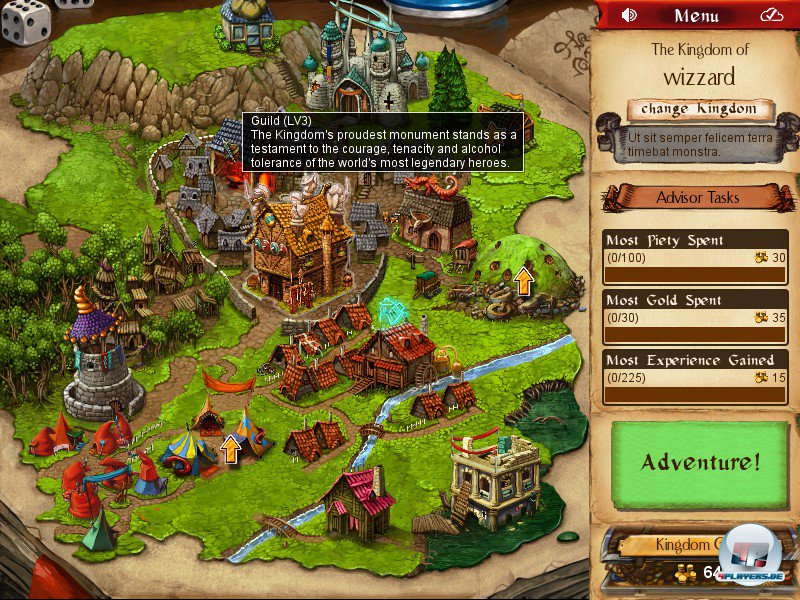This screenshot has height=600, width=800.
Task: Click the upgrade arrow by the striped tents
Action: [231, 448]
